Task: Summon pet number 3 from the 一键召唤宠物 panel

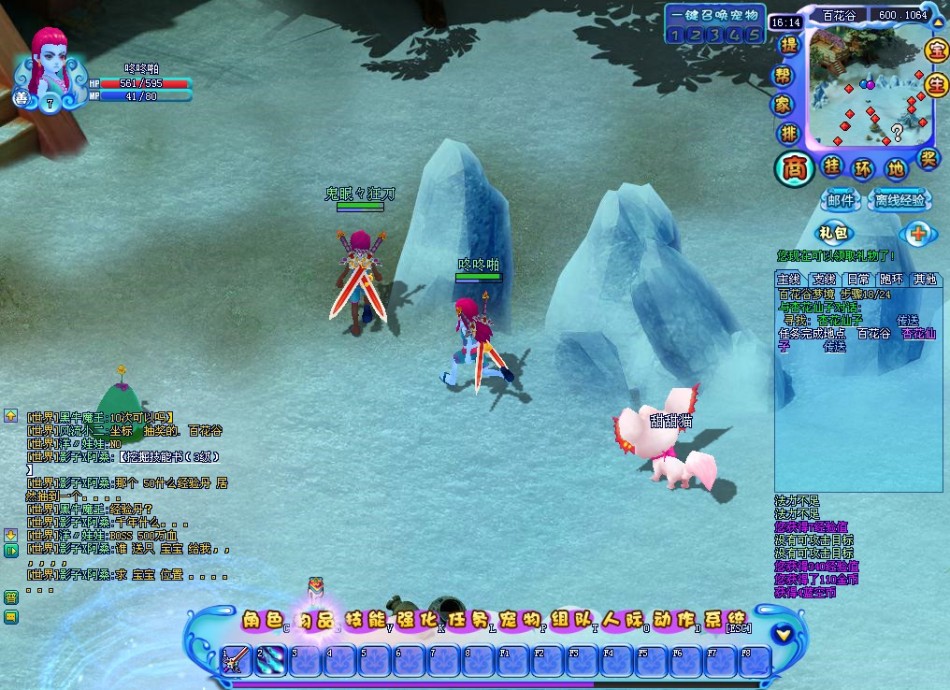Action: (x=713, y=35)
